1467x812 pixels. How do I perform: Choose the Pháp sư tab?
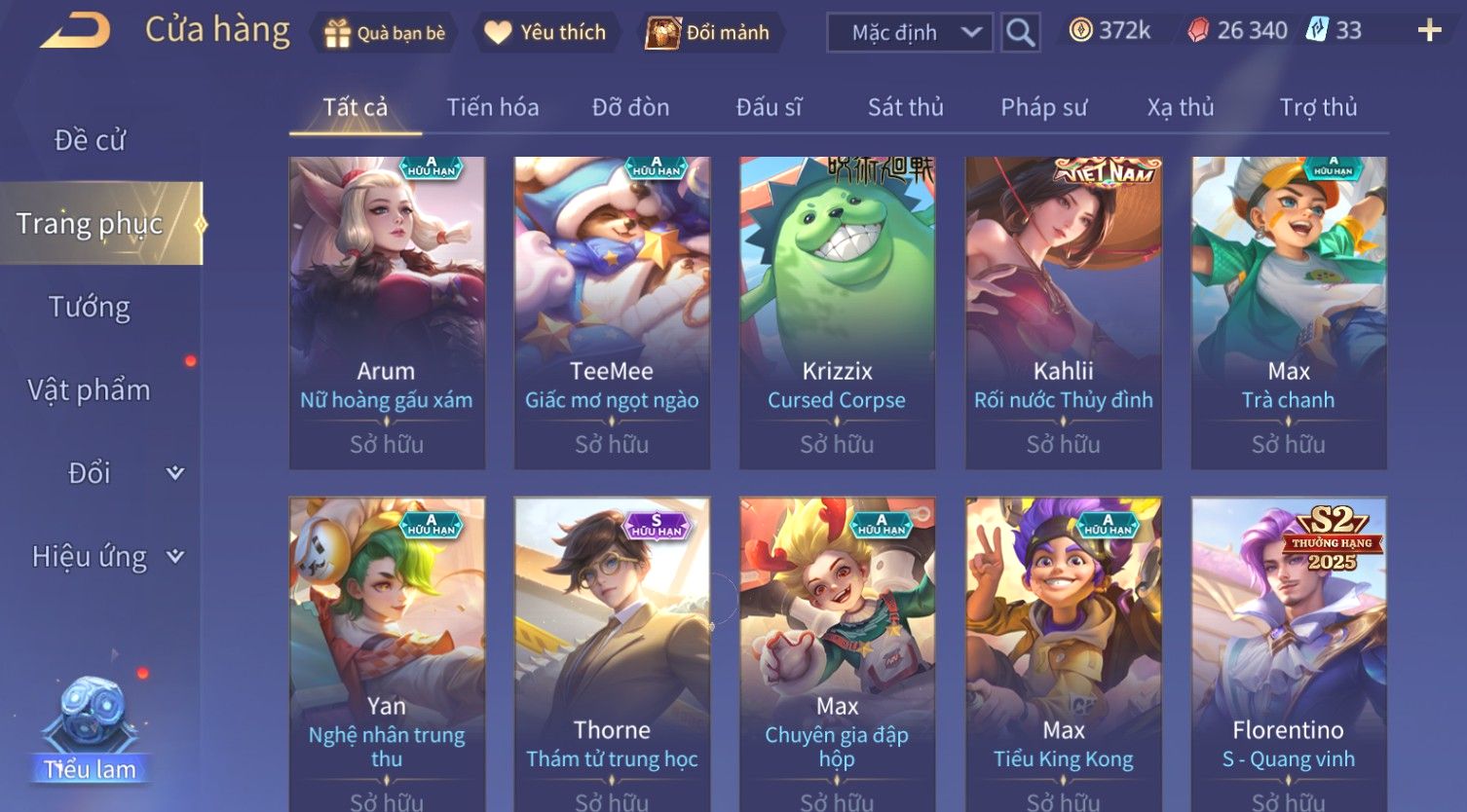(1043, 107)
